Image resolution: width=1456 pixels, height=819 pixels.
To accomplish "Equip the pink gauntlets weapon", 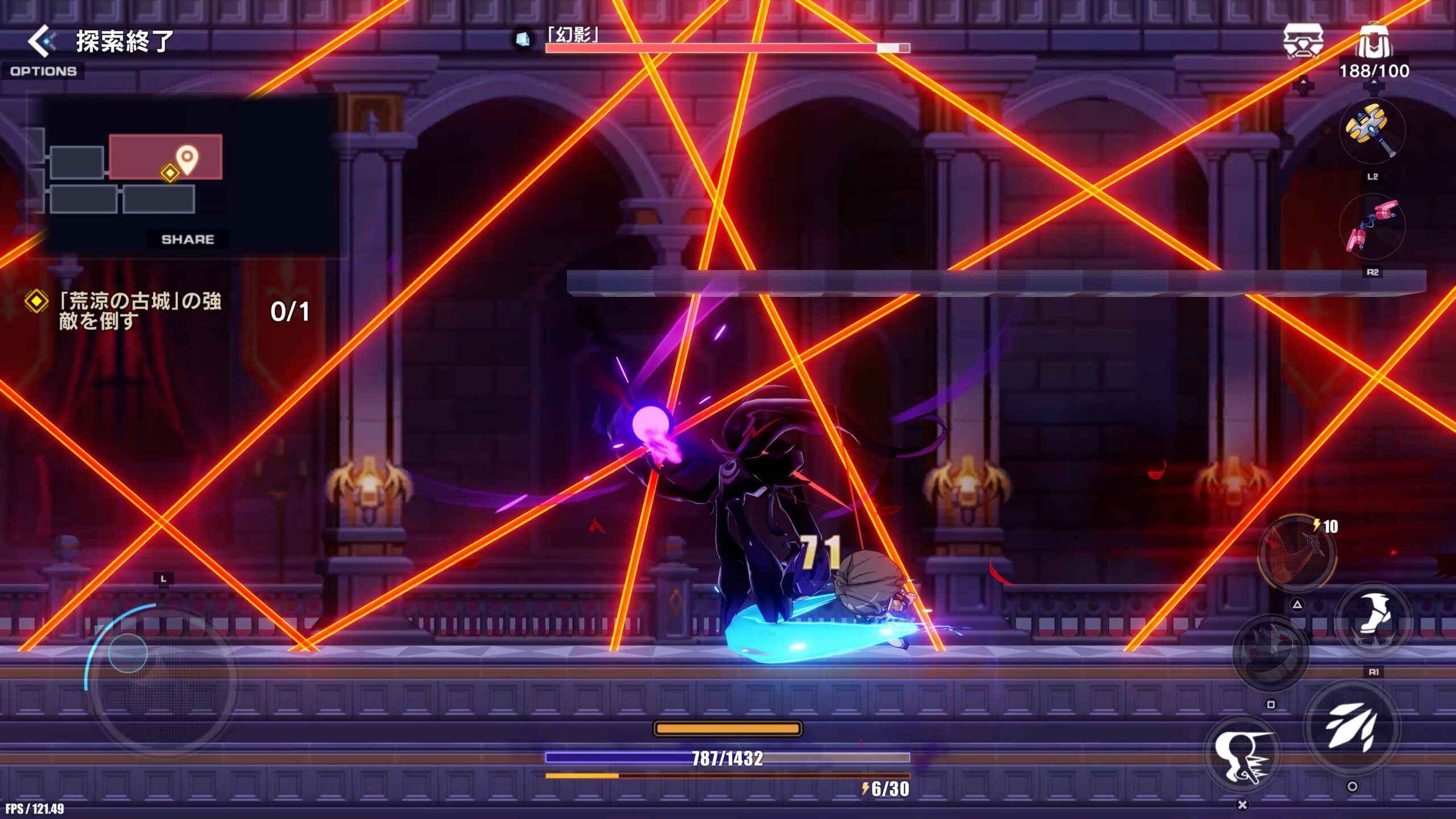I will [x=1371, y=227].
